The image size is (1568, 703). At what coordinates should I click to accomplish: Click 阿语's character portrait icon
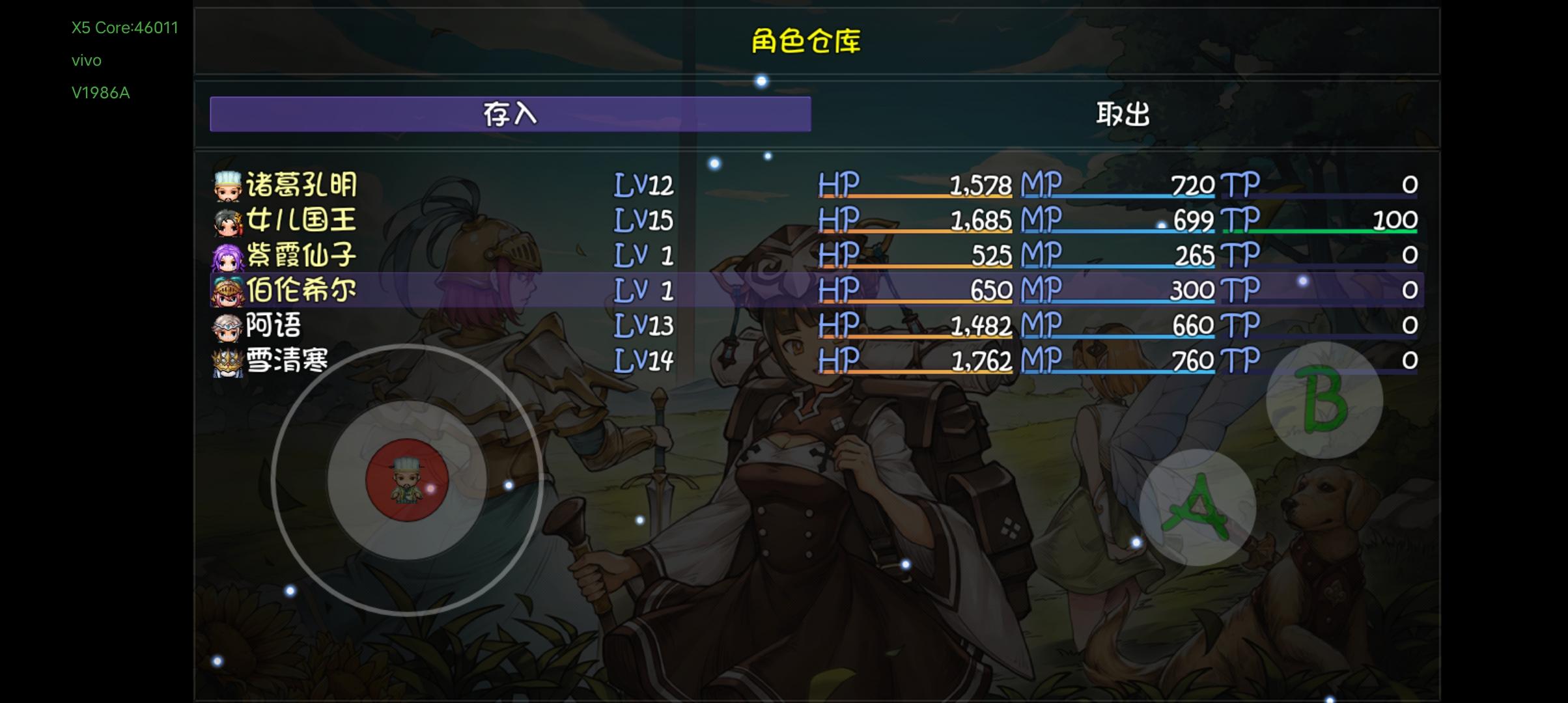point(225,326)
